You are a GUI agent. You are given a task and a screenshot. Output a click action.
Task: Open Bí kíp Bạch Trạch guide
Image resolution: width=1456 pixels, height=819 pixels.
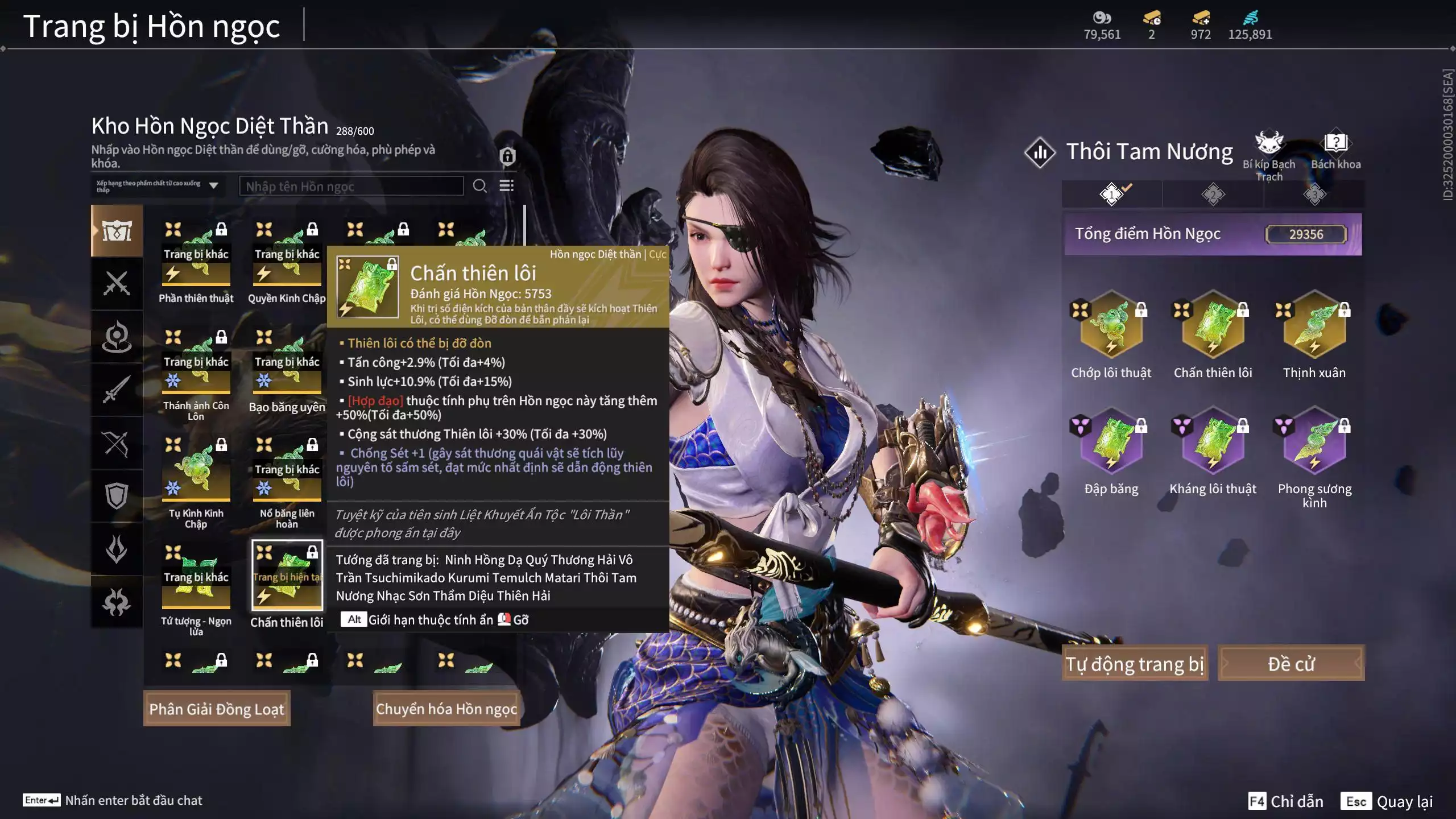pos(1269,144)
